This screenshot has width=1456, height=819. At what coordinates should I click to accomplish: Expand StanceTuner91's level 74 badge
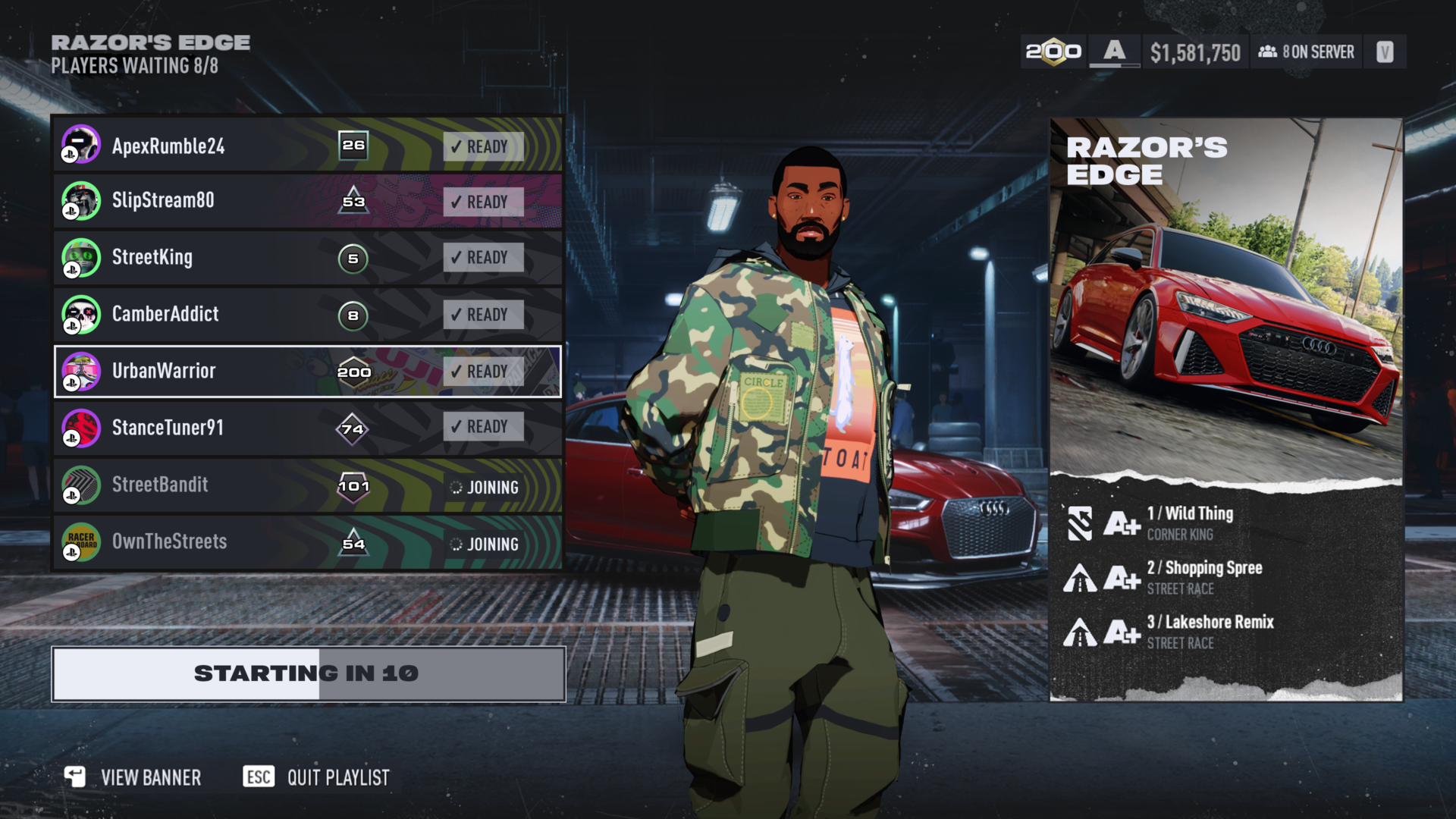coord(353,427)
